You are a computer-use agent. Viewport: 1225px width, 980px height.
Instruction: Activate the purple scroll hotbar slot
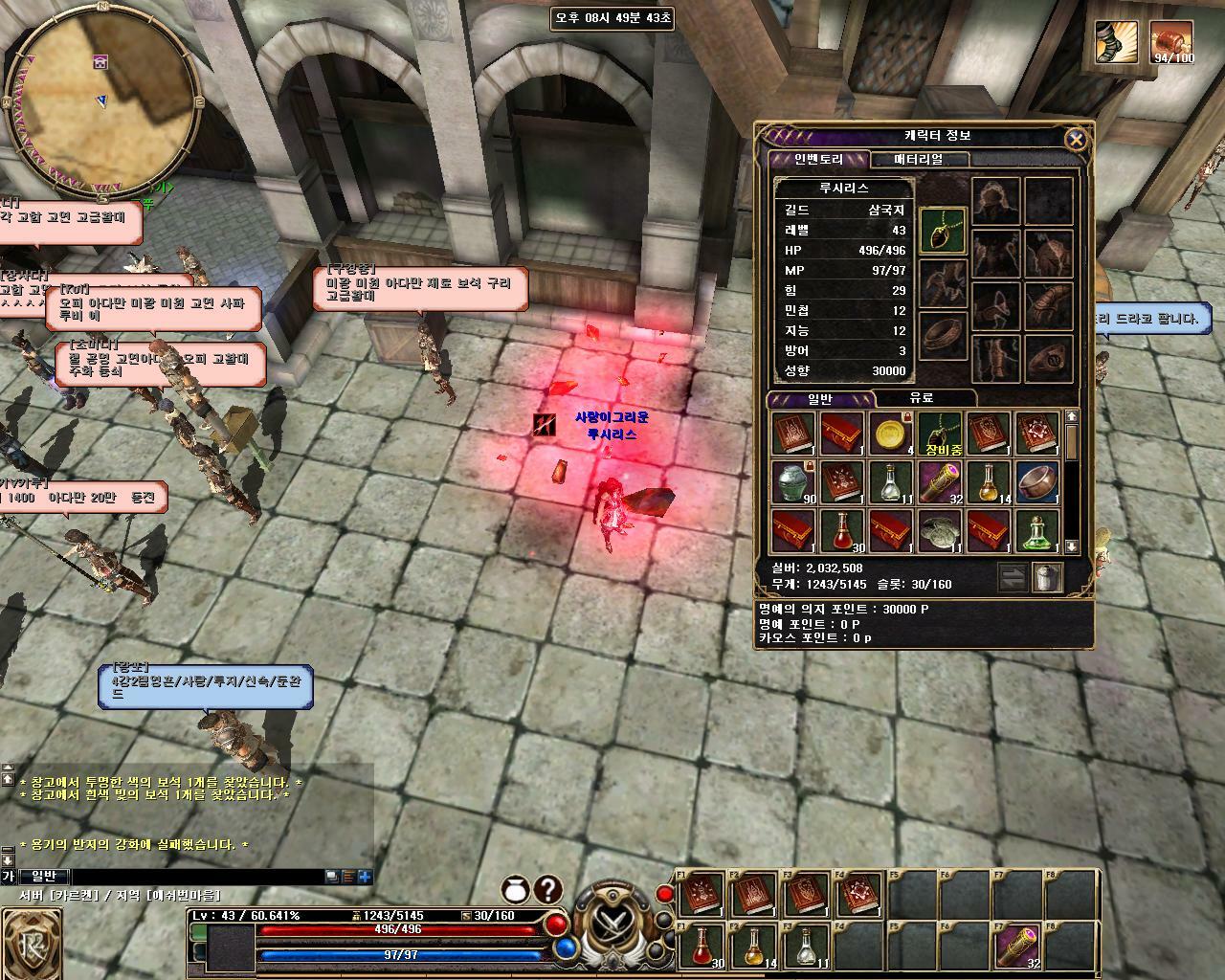tap(1016, 947)
